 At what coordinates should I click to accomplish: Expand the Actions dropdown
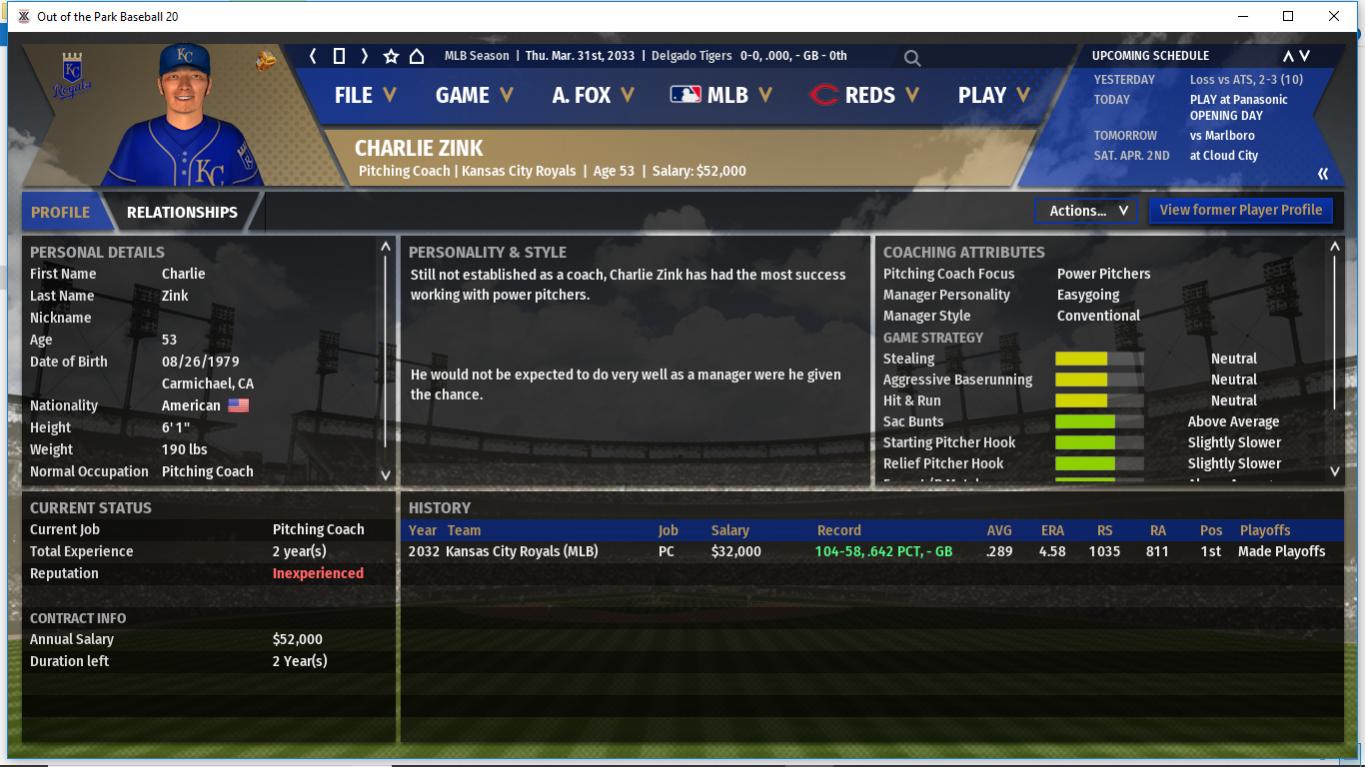1087,210
